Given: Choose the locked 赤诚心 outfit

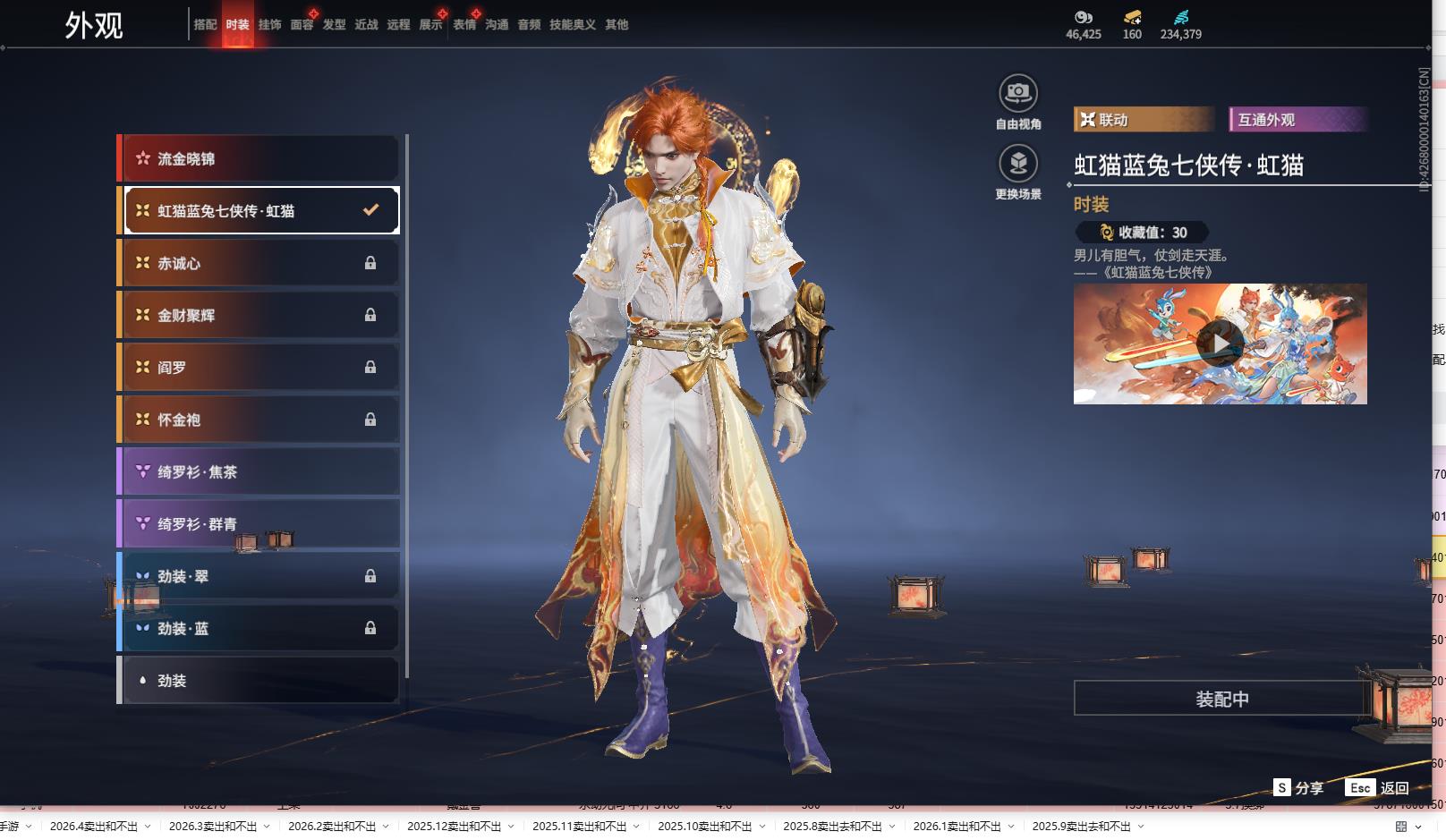Looking at the screenshot, I should [x=259, y=263].
